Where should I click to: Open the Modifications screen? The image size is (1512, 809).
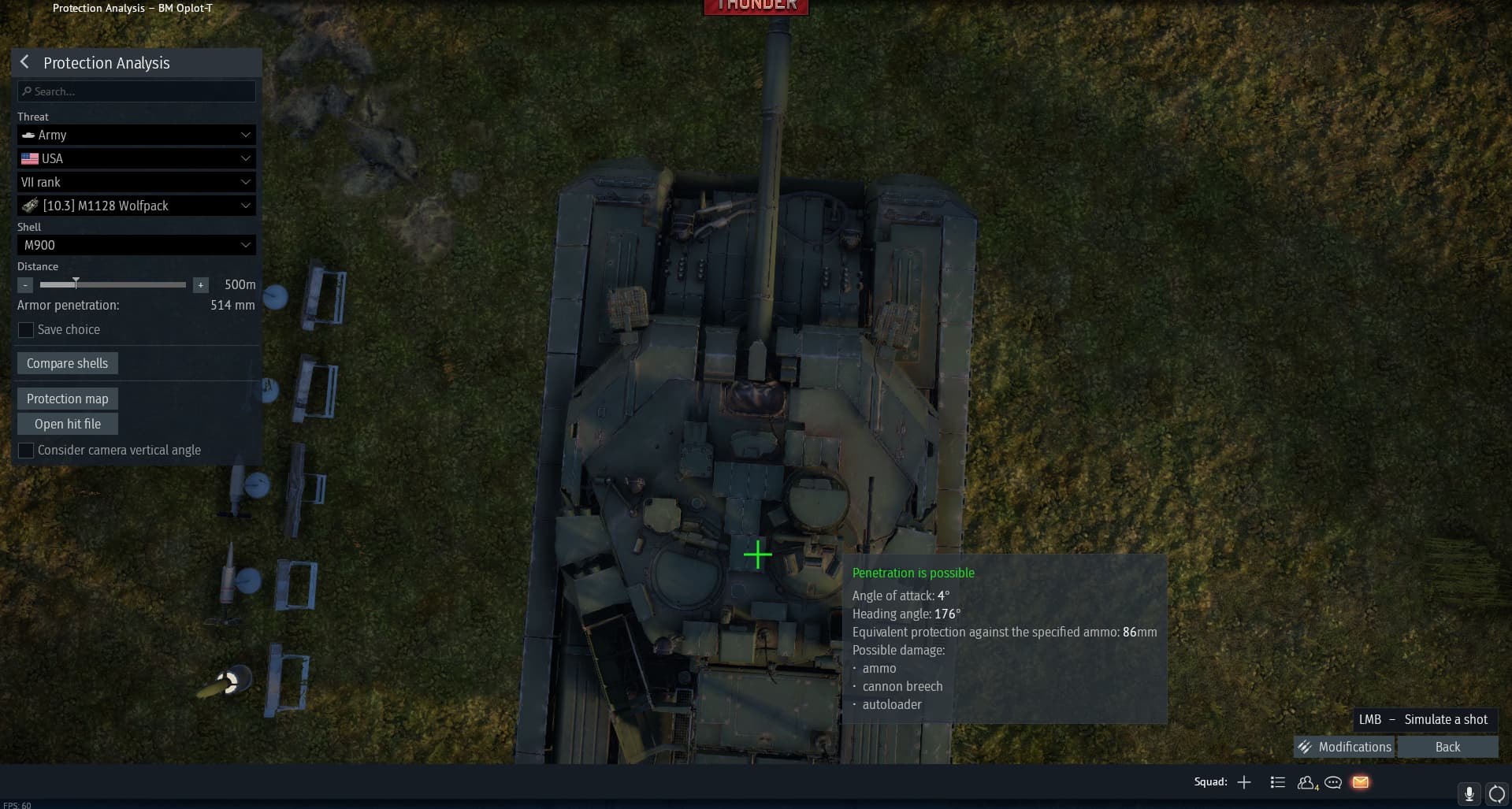click(x=1345, y=747)
